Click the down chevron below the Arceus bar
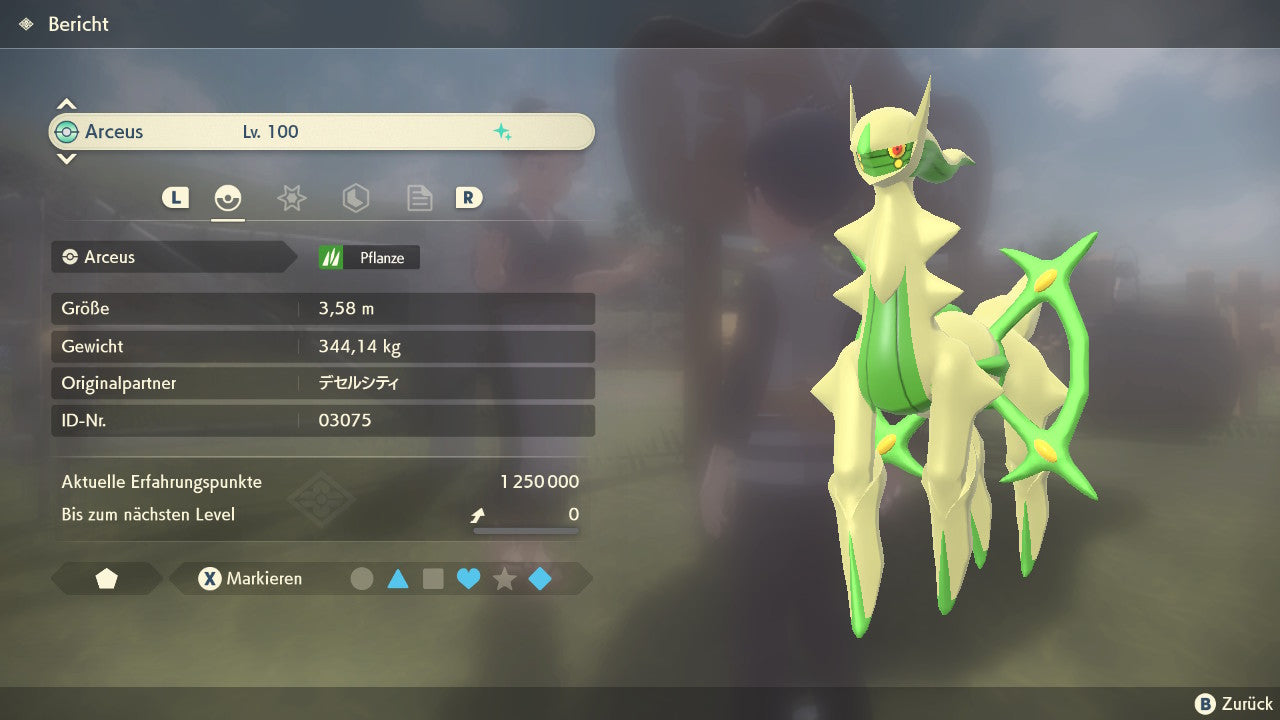Viewport: 1280px width, 720px height. (x=66, y=158)
